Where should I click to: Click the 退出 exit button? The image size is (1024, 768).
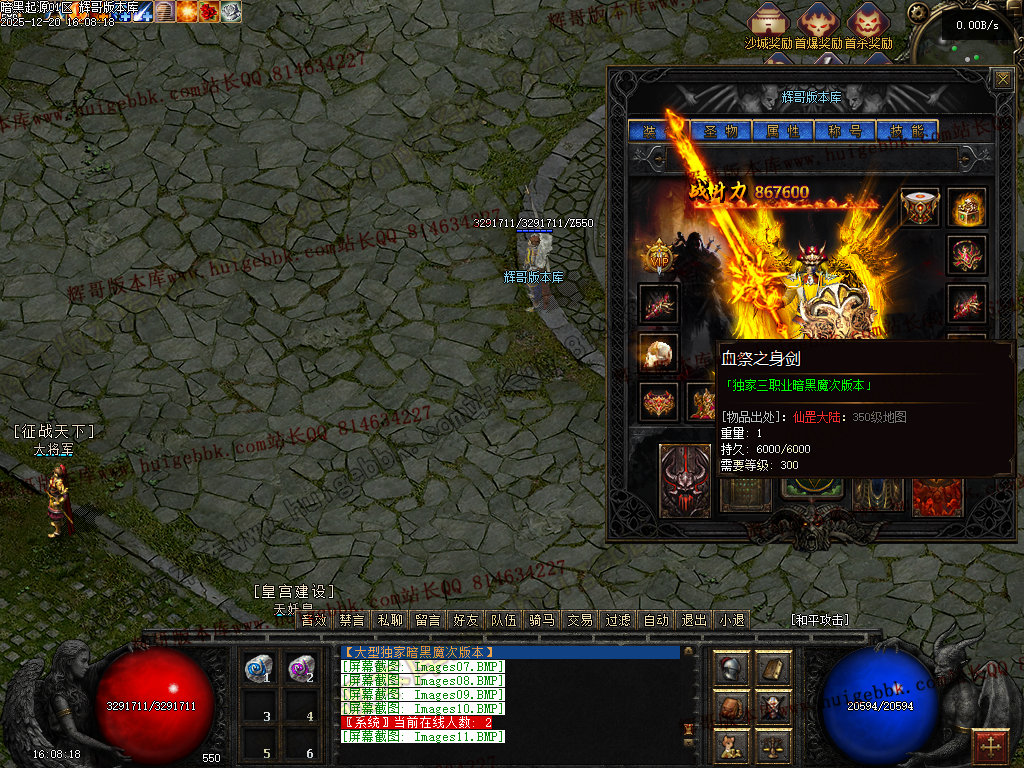(x=694, y=620)
